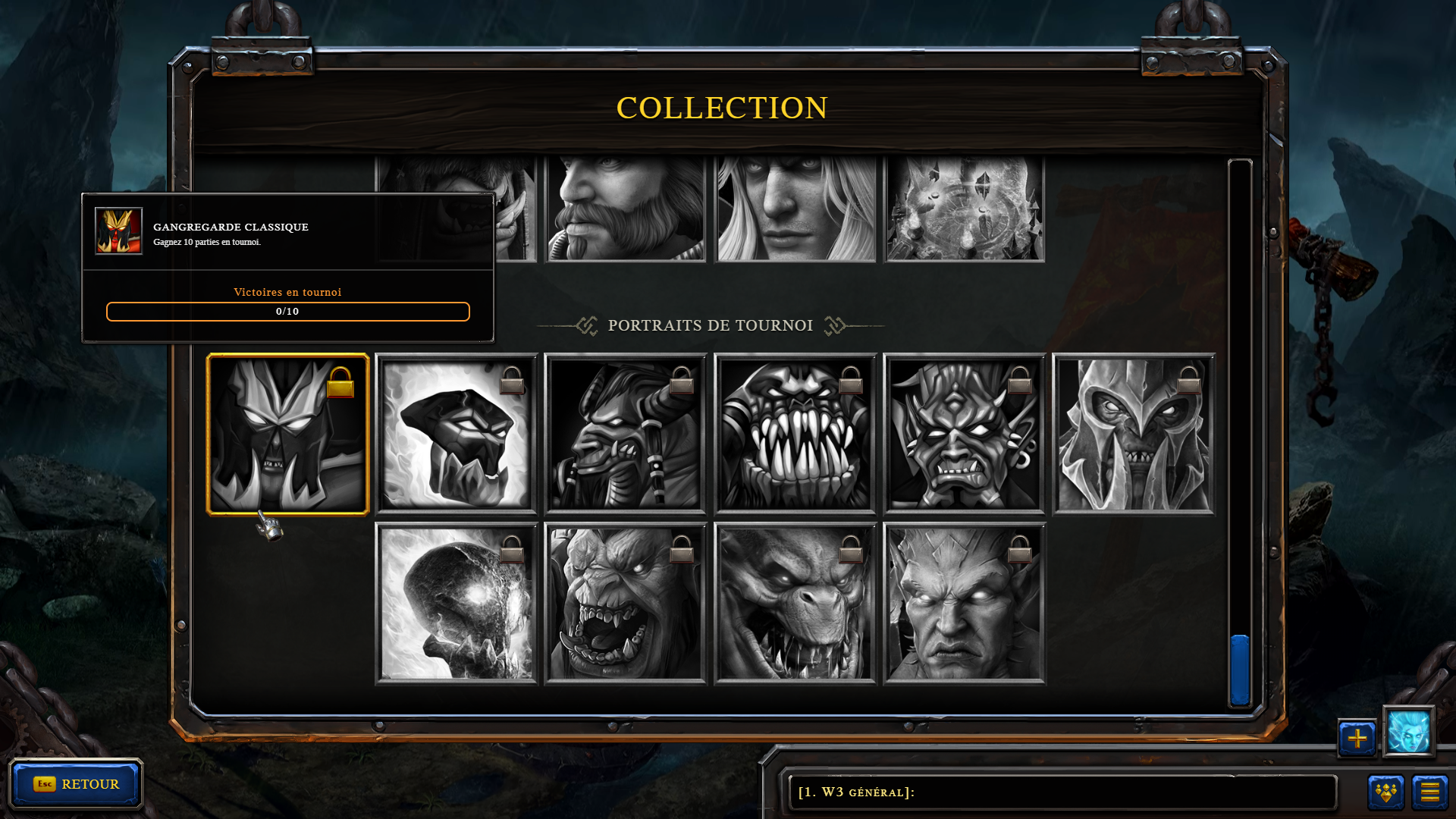Pick the locked glowing skull portrait
1456x819 pixels.
[x=457, y=604]
